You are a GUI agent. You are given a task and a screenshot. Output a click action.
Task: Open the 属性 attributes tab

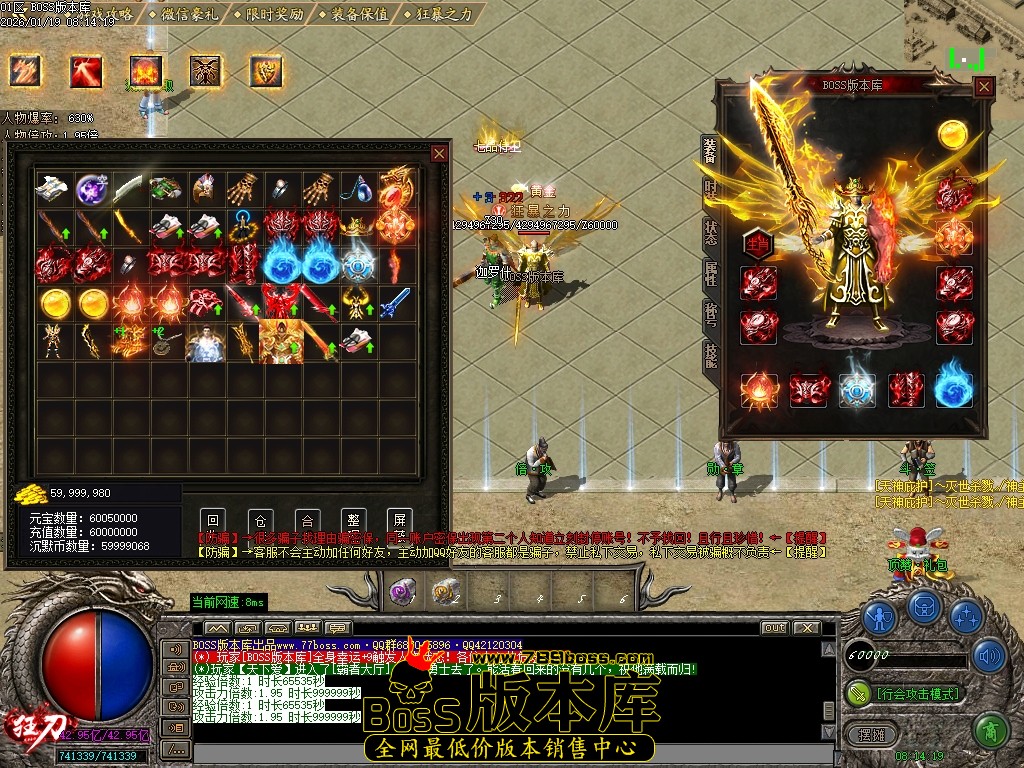[710, 272]
